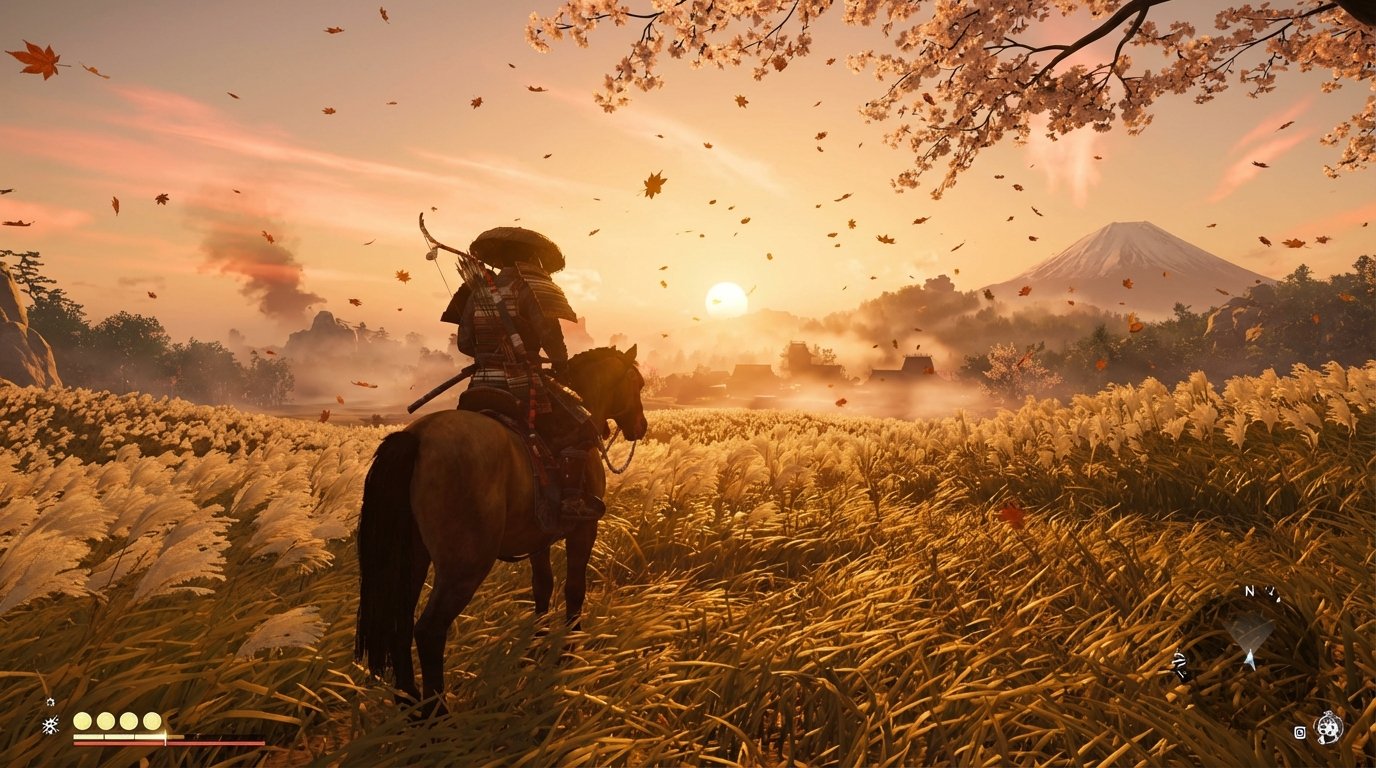Screen dimensions: 1376x768
Task: Click the glowing tip of the charge bar
Action: (x=164, y=735)
